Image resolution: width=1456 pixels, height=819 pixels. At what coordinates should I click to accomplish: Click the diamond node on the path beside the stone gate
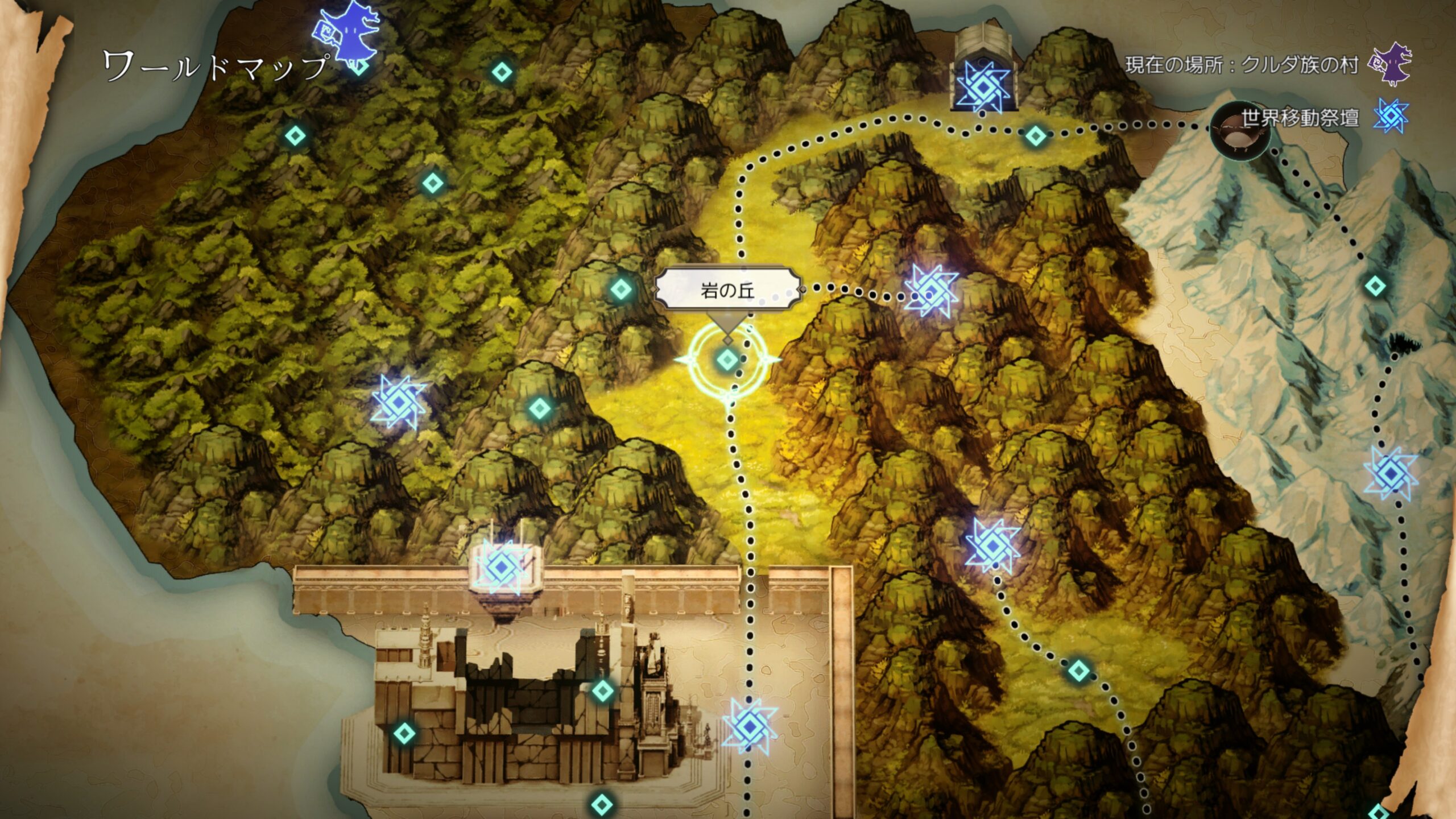1035,136
